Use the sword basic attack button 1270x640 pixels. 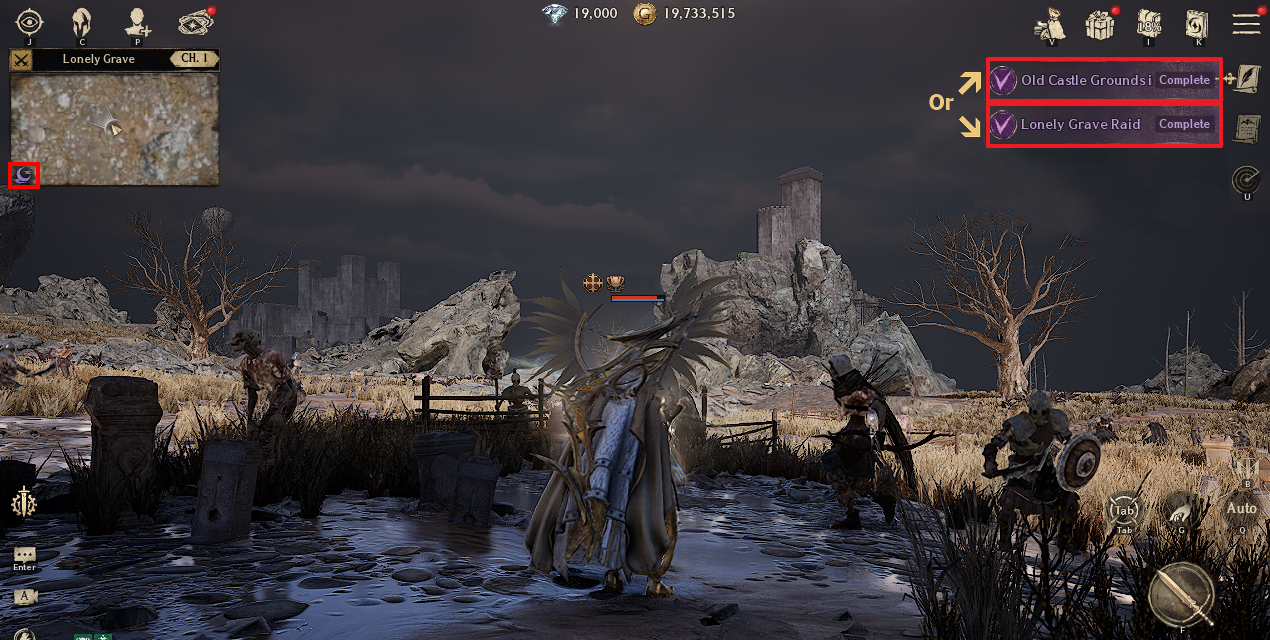pos(1181,593)
